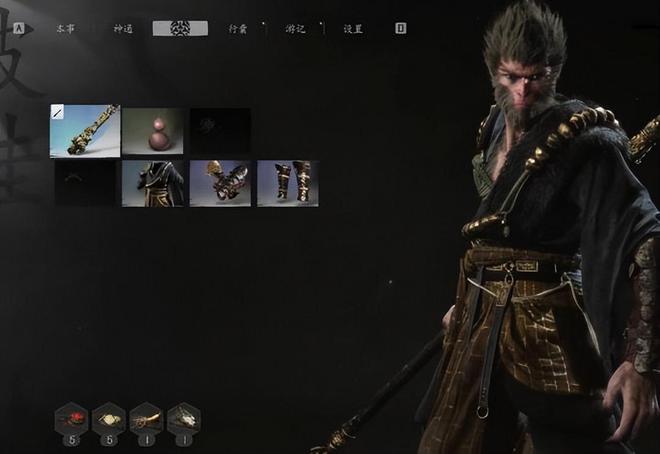Select the white-grey quick item hexagon

coord(183,417)
